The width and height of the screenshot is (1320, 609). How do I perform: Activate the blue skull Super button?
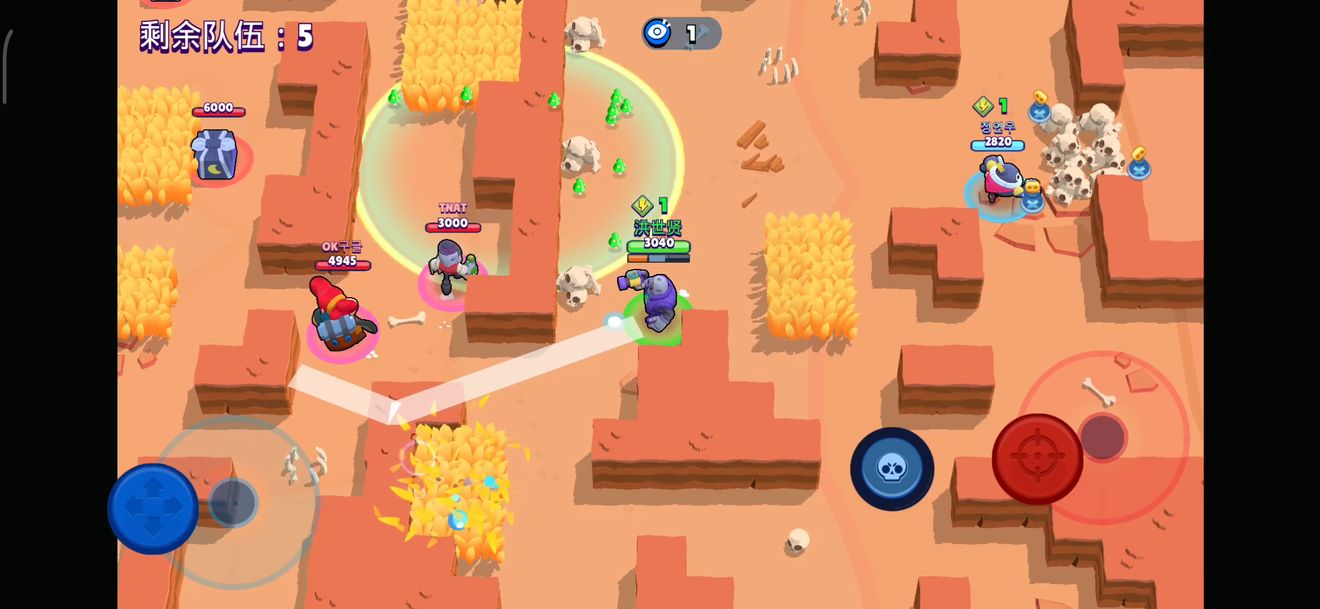click(x=892, y=468)
